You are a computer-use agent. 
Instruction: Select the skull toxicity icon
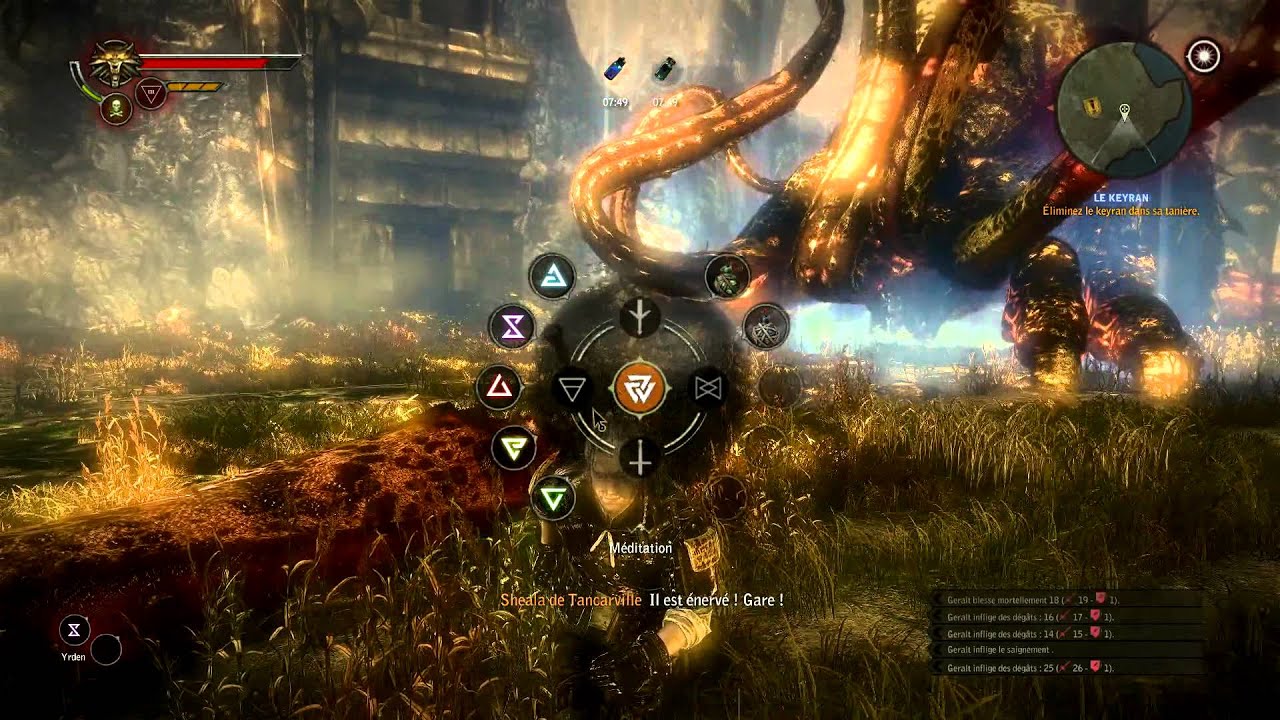116,108
